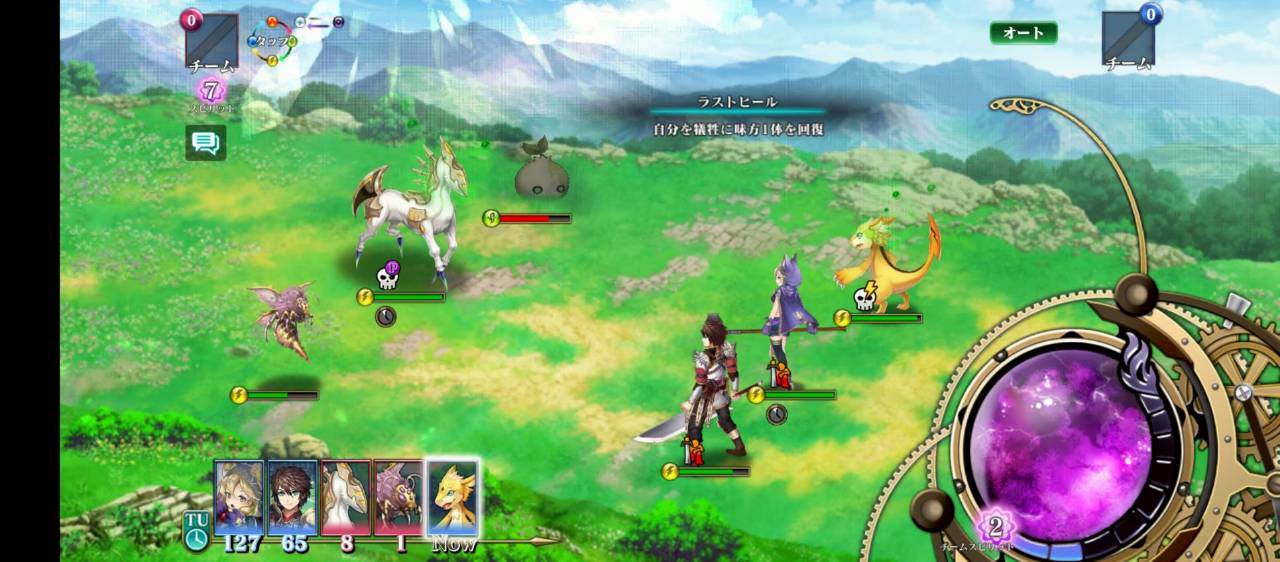Tap the elemental affinity wheel labeled タップ
This screenshot has width=1280, height=562.
(x=273, y=41)
